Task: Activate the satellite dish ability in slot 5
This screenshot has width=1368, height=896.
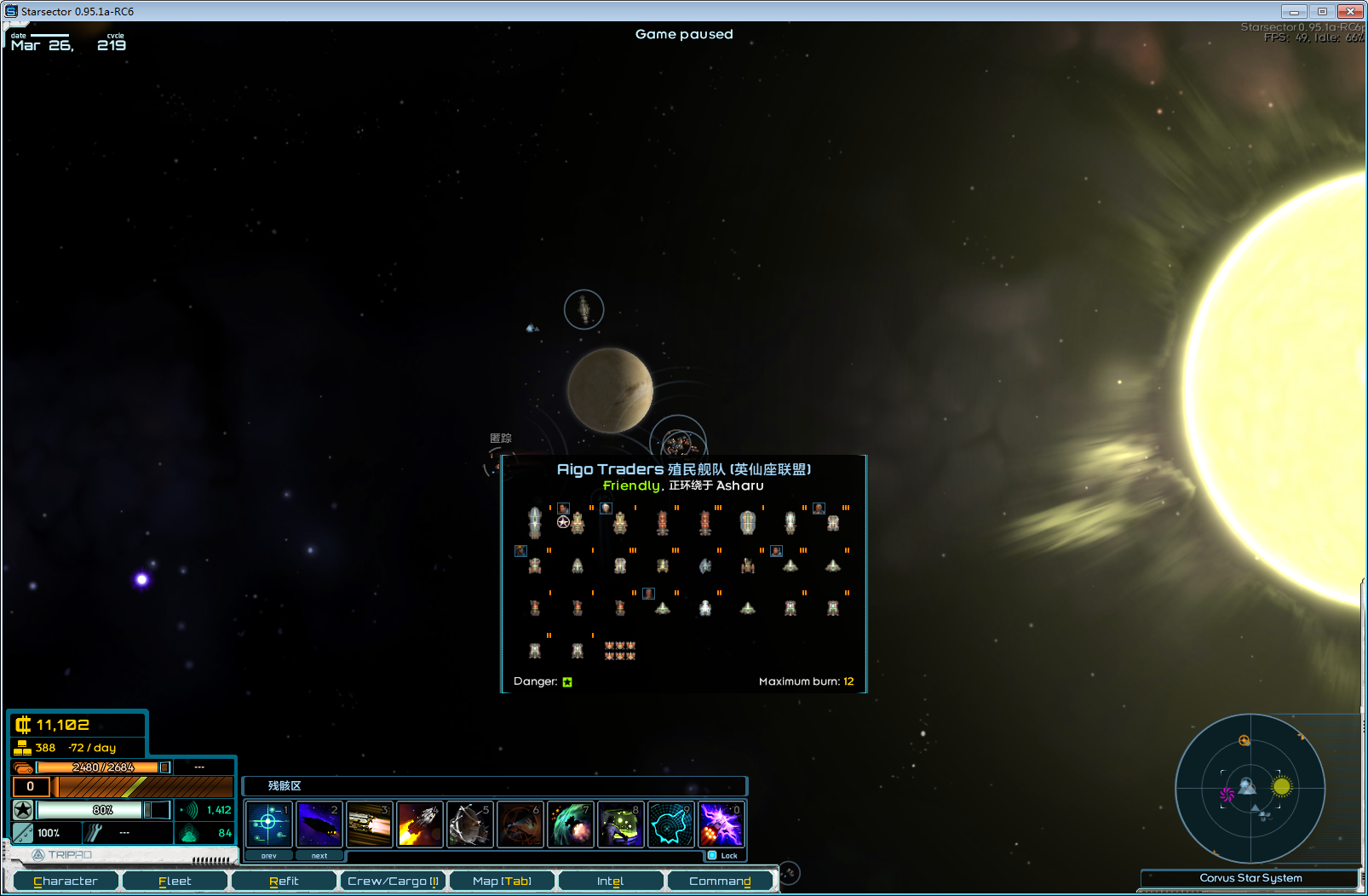Action: point(470,824)
